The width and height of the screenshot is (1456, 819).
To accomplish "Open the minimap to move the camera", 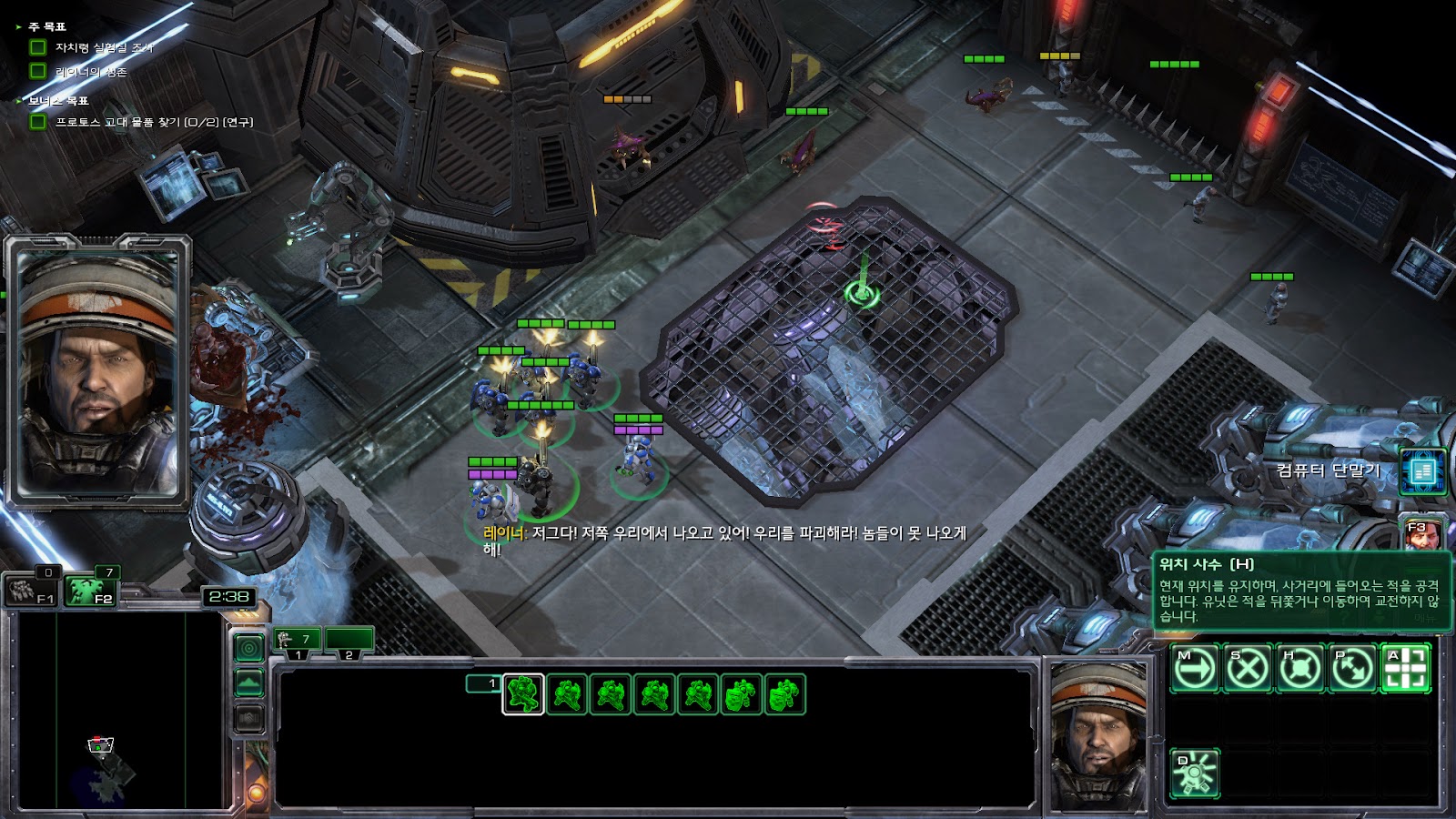I will (118, 710).
